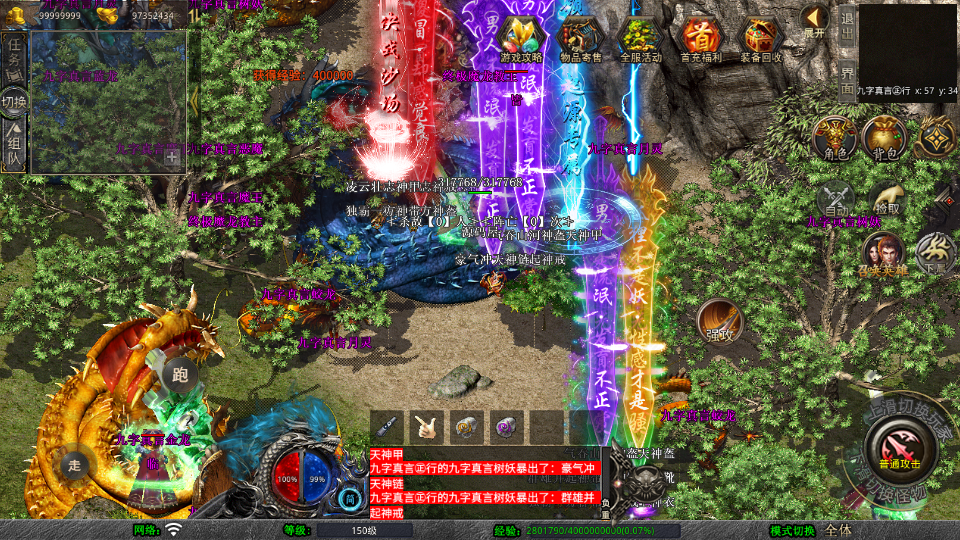Open the 组队 team tab

[x=15, y=145]
